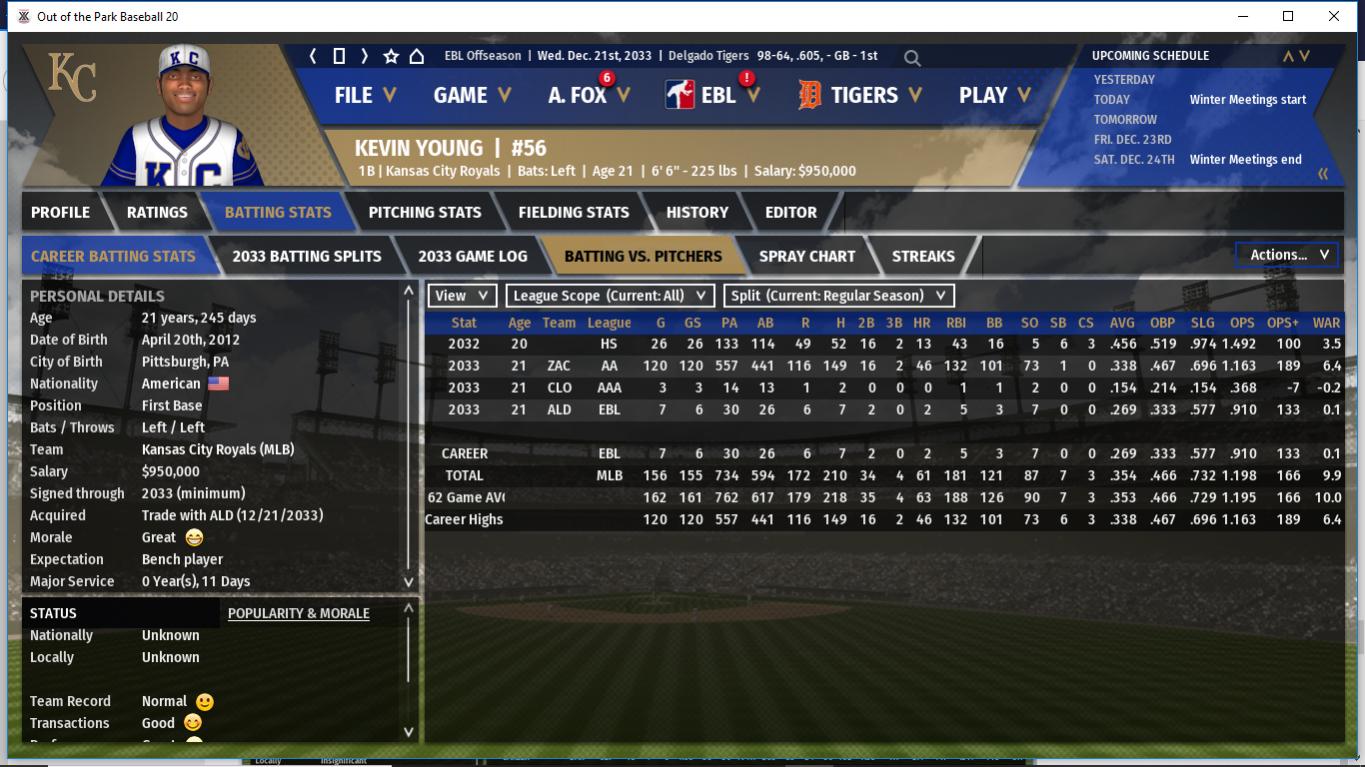View 2033 BATTING SPLITS
The width and height of the screenshot is (1365, 767).
pos(306,256)
